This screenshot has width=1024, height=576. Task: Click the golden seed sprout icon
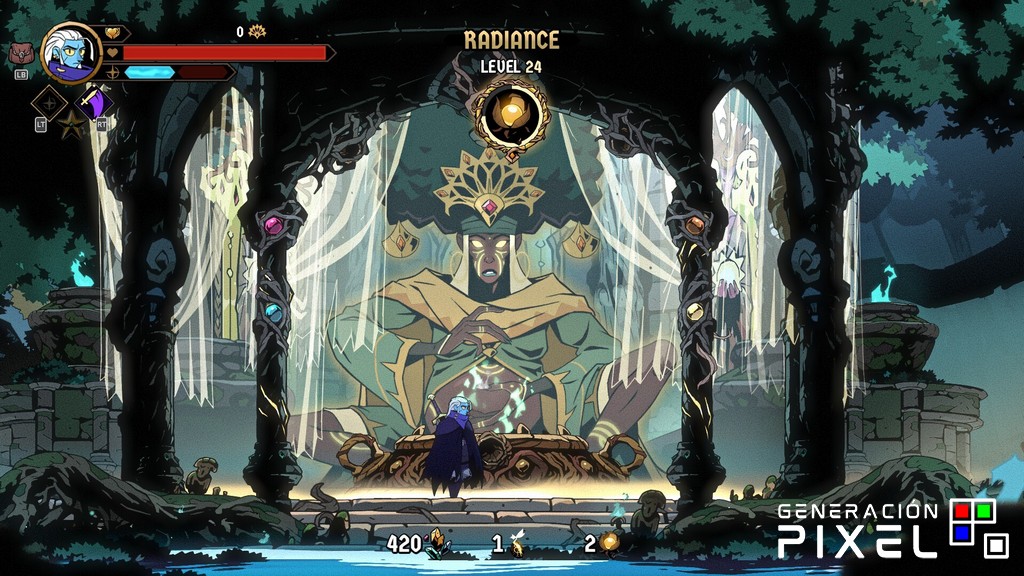pyautogui.click(x=517, y=544)
